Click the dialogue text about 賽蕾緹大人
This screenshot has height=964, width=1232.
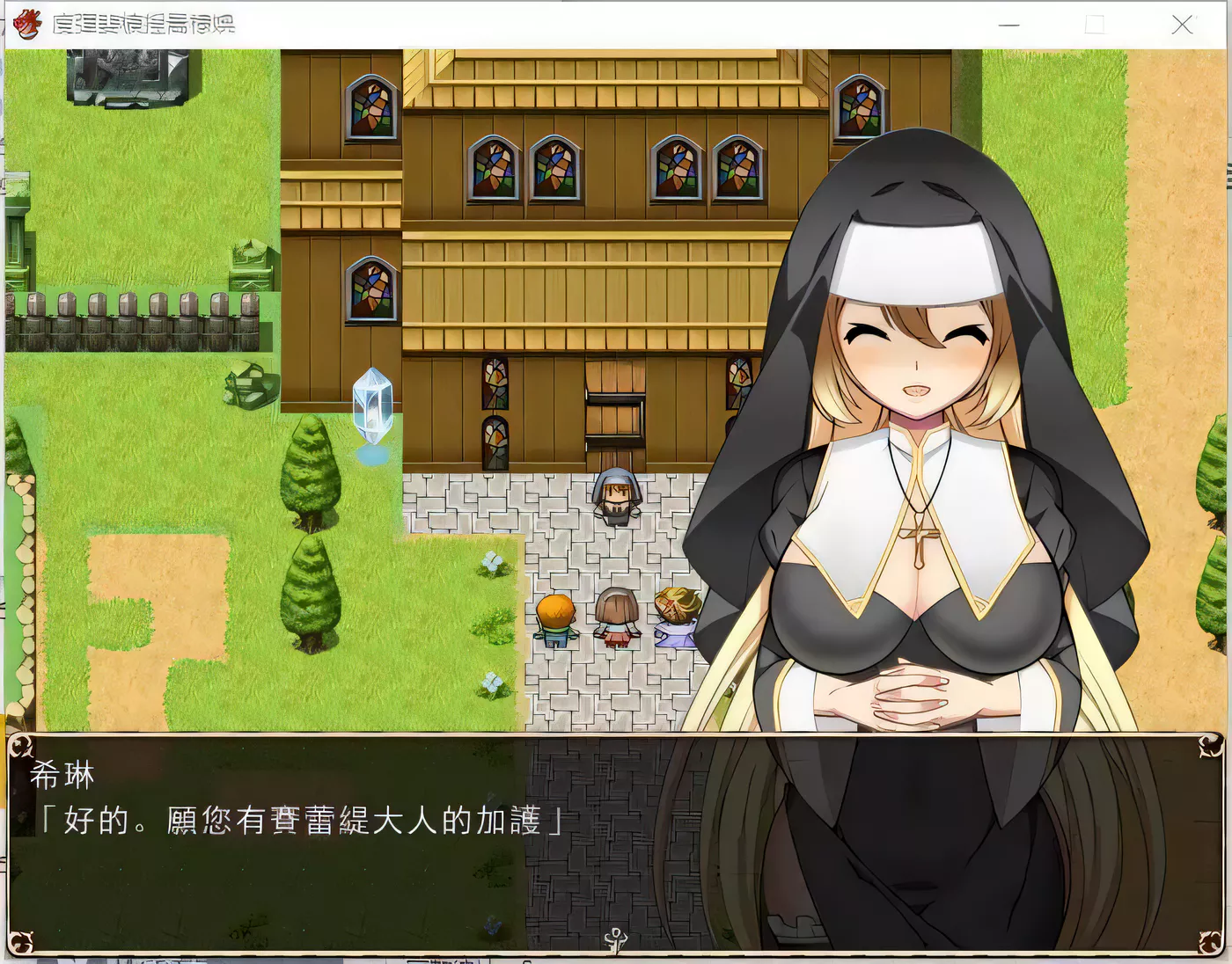(x=299, y=818)
